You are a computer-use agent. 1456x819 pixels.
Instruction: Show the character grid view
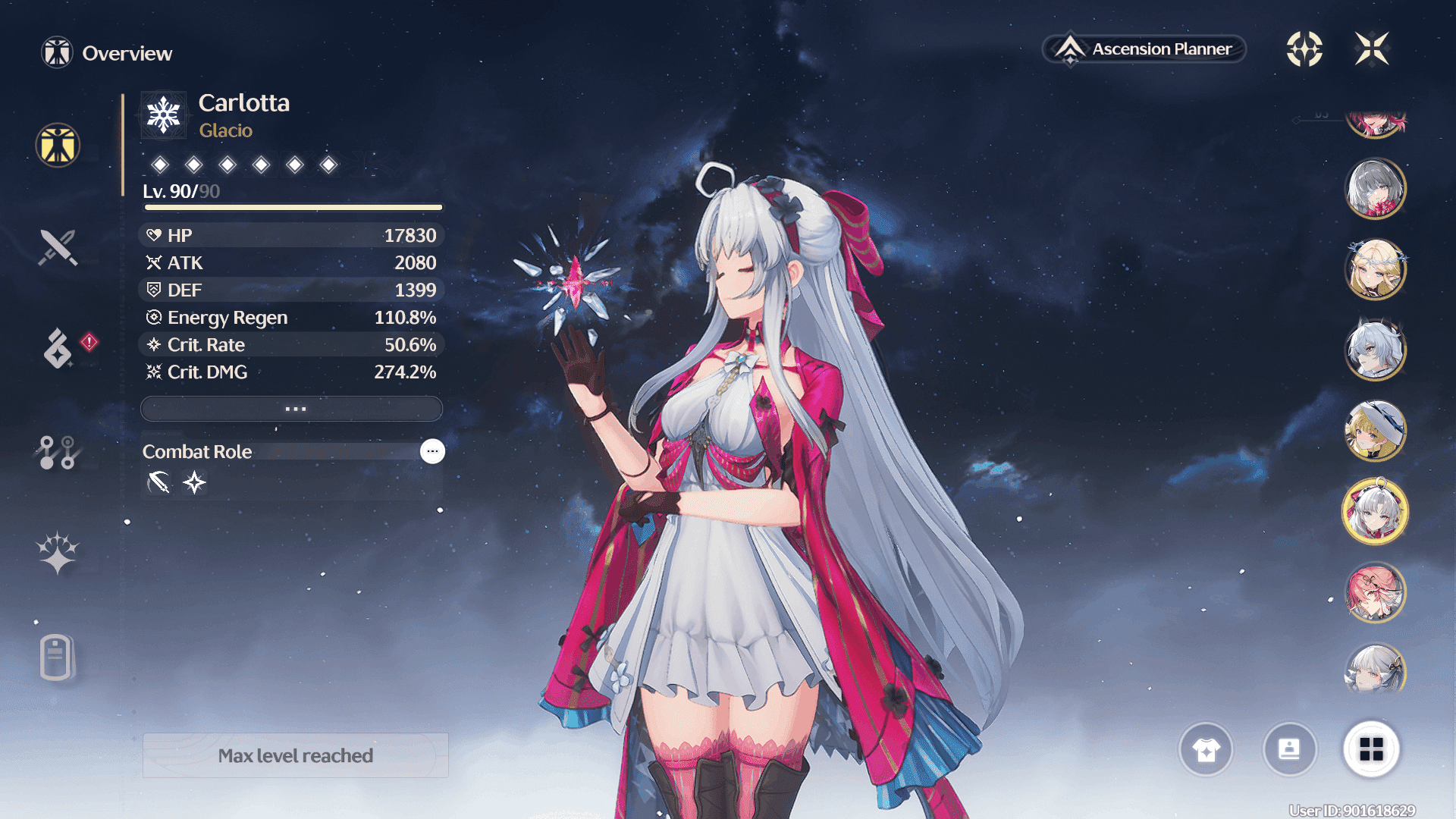pos(1371,750)
